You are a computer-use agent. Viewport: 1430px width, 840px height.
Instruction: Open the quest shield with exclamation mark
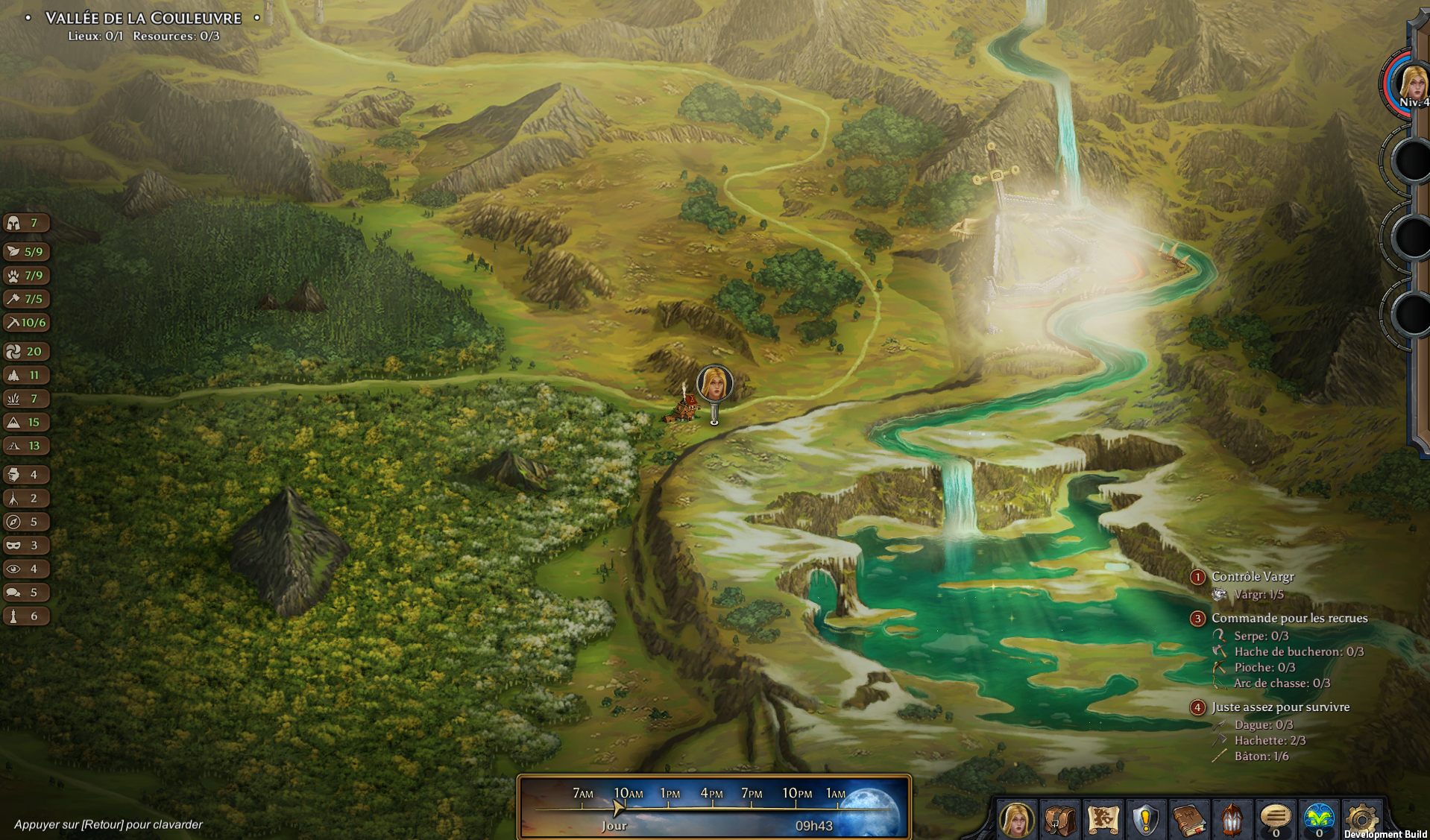click(1147, 819)
